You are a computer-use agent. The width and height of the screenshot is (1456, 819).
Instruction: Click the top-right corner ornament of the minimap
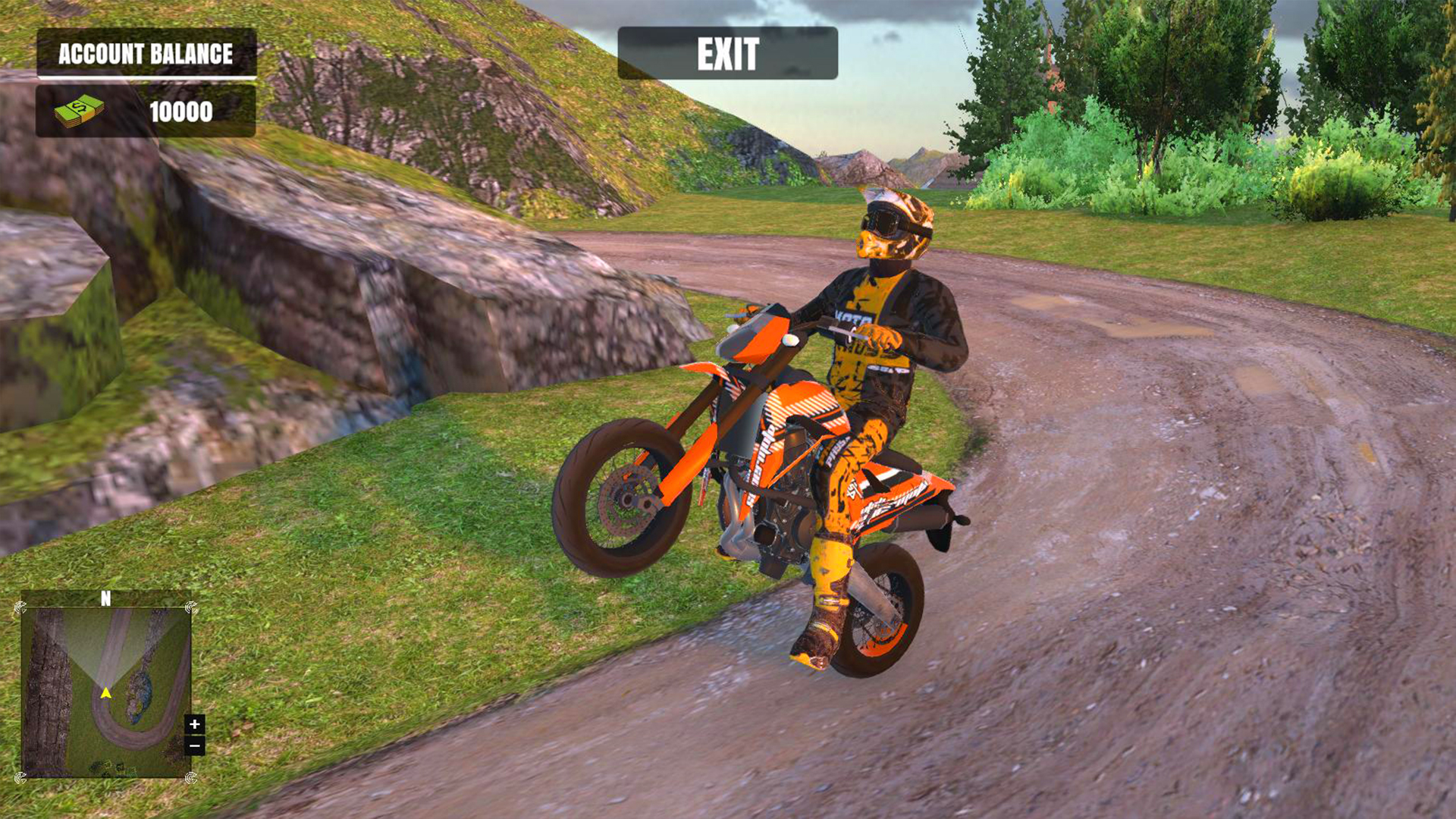tap(190, 608)
